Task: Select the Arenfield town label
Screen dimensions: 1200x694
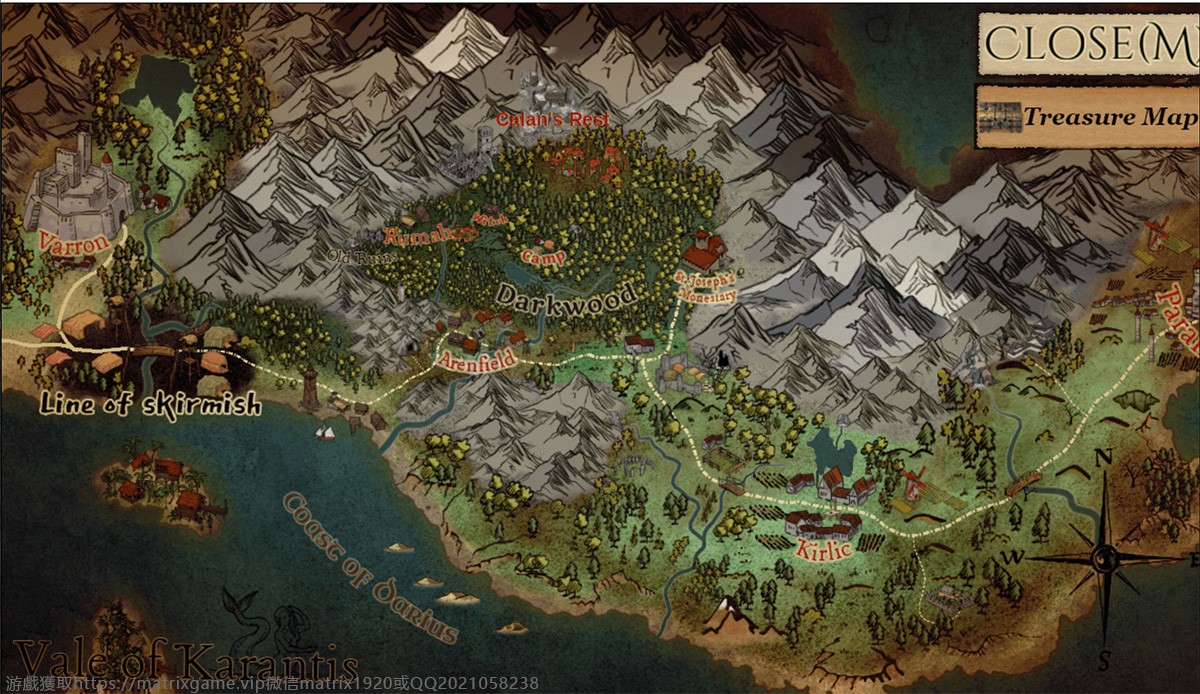Action: click(x=478, y=359)
